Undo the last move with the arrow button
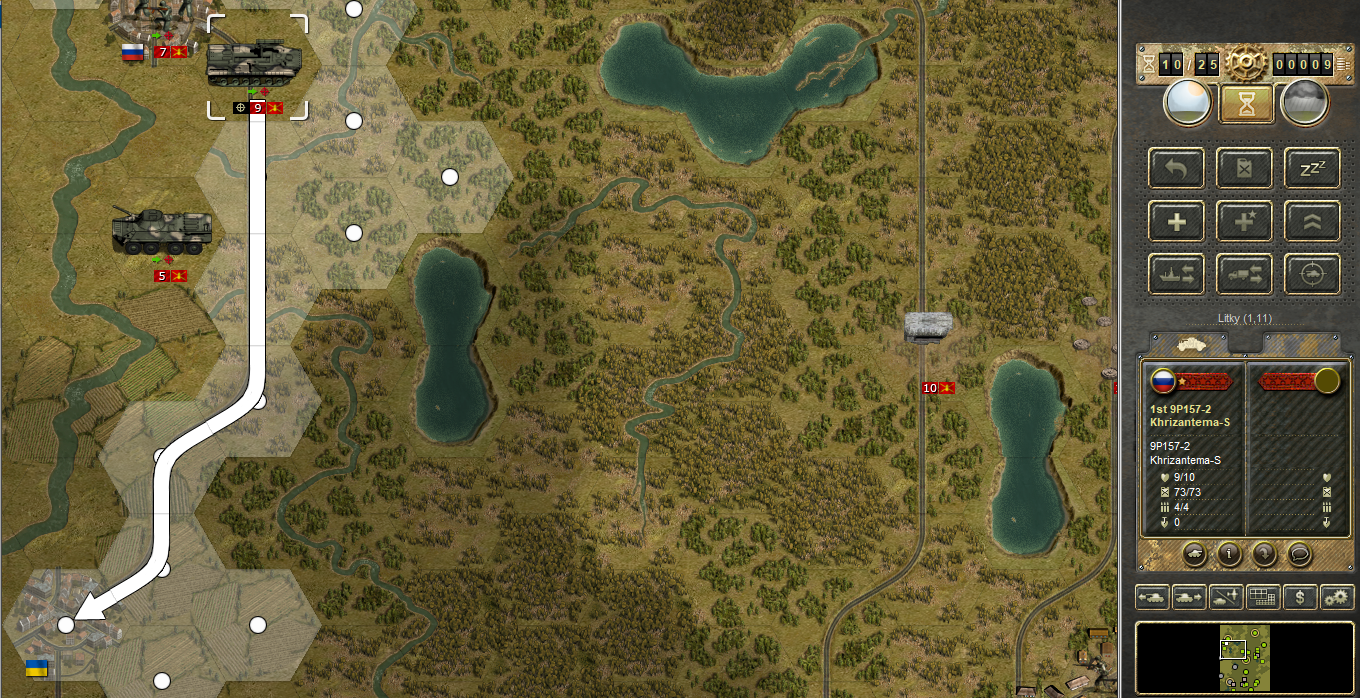 pyautogui.click(x=1177, y=168)
